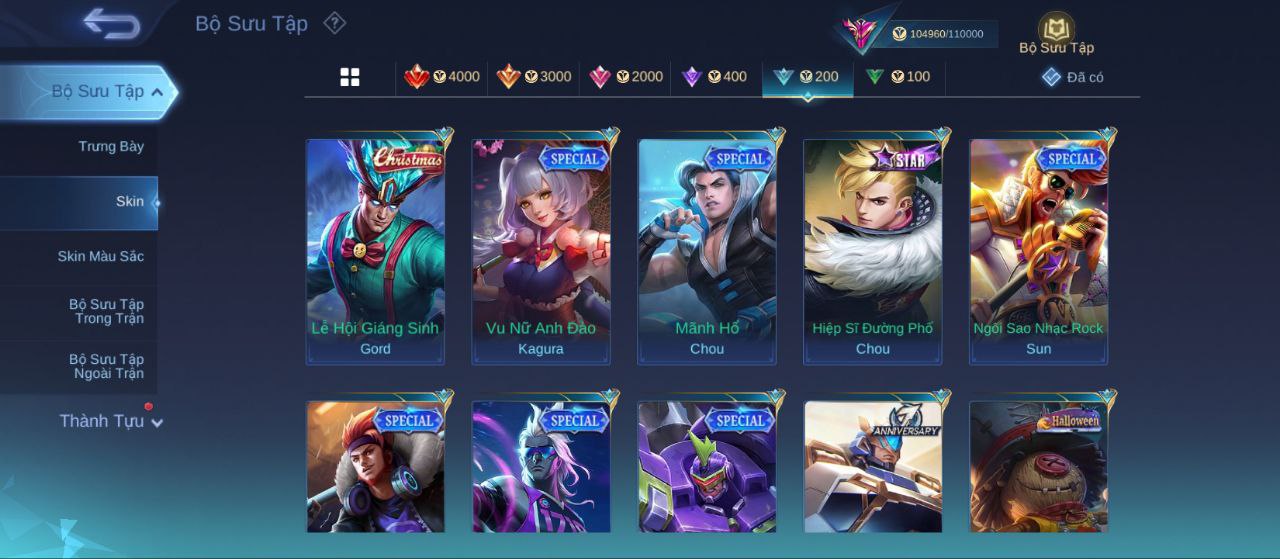The image size is (1280, 559).
Task: Open the Trưng Bày menu entry
Action: [111, 147]
